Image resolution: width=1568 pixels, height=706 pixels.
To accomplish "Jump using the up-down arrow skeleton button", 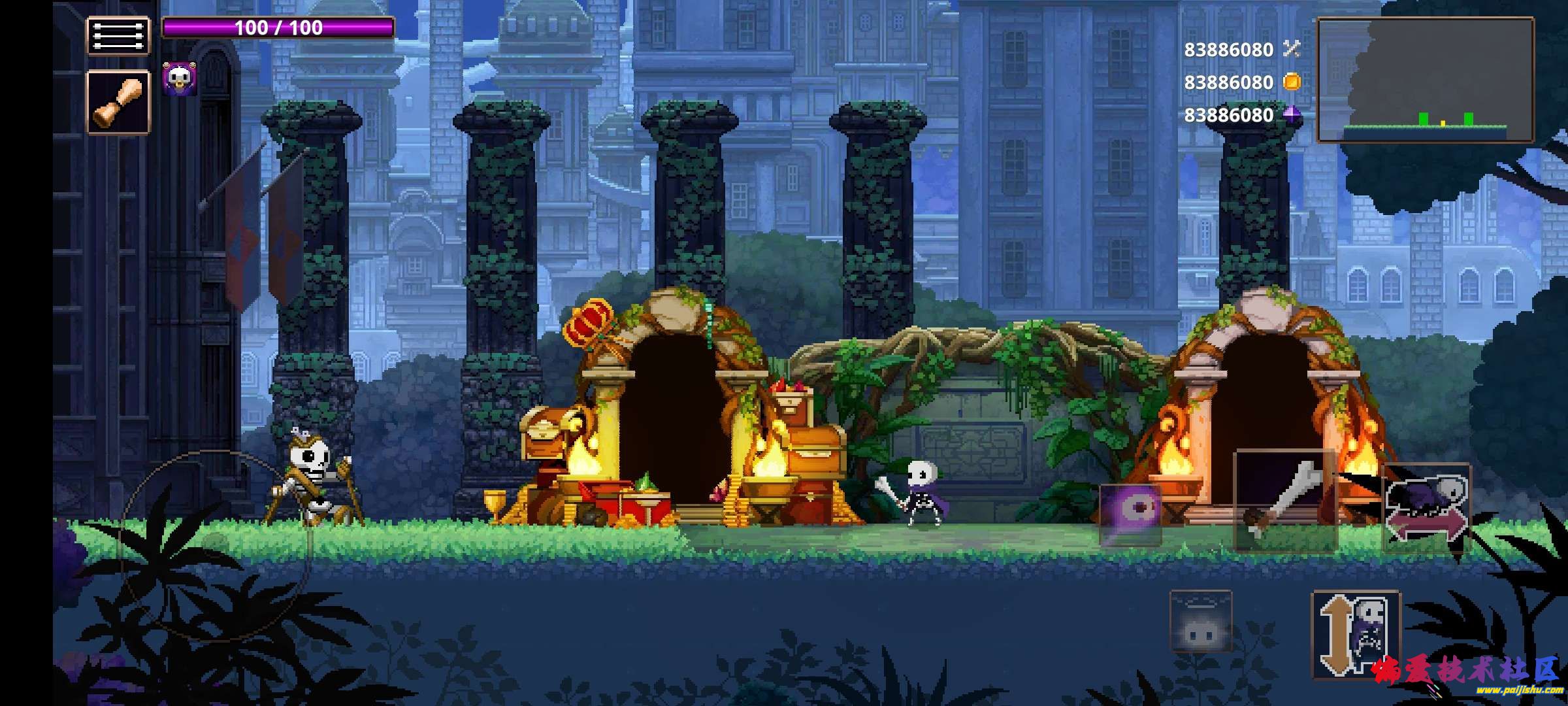I will (x=1356, y=633).
